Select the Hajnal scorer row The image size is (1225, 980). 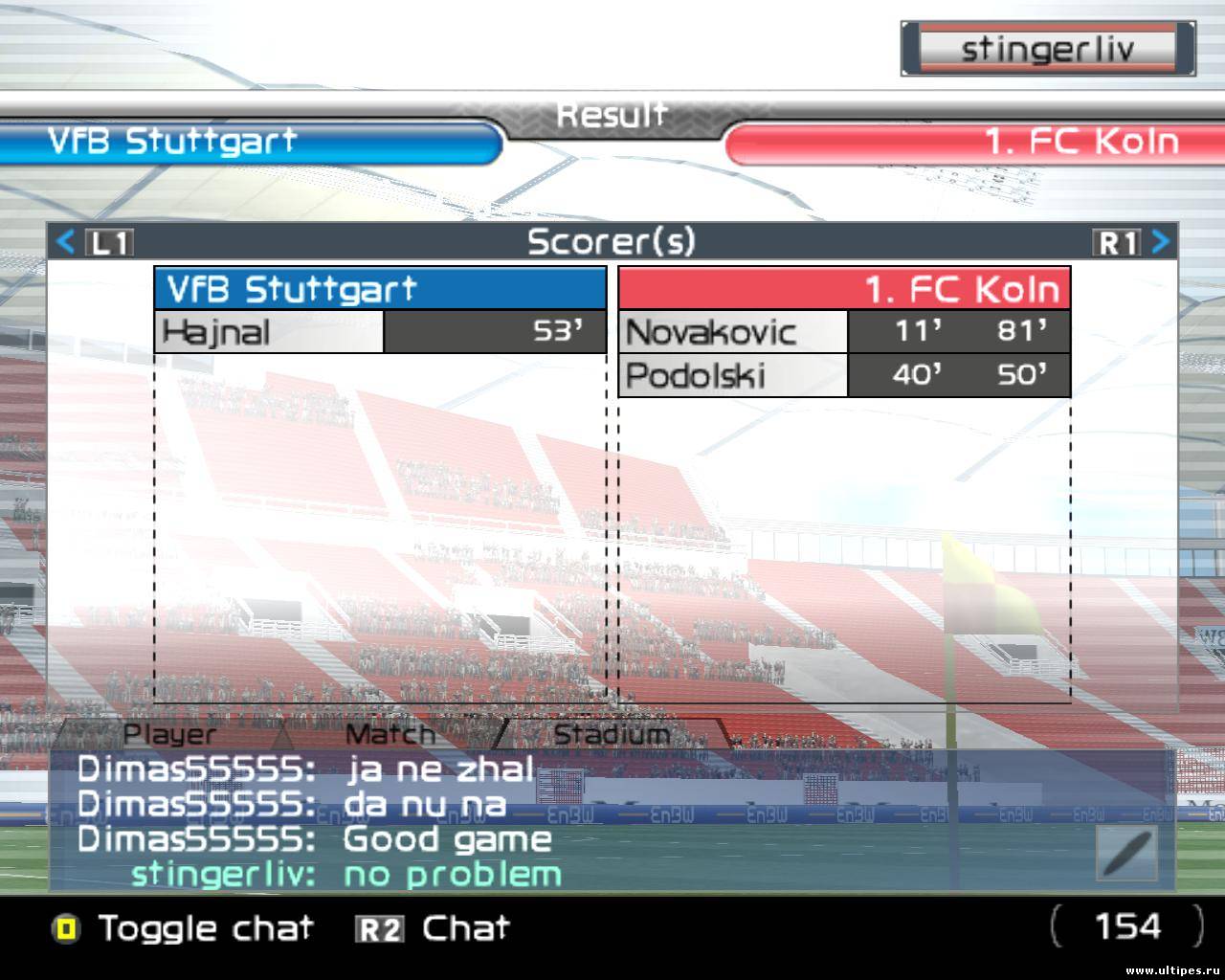pyautogui.click(x=380, y=332)
